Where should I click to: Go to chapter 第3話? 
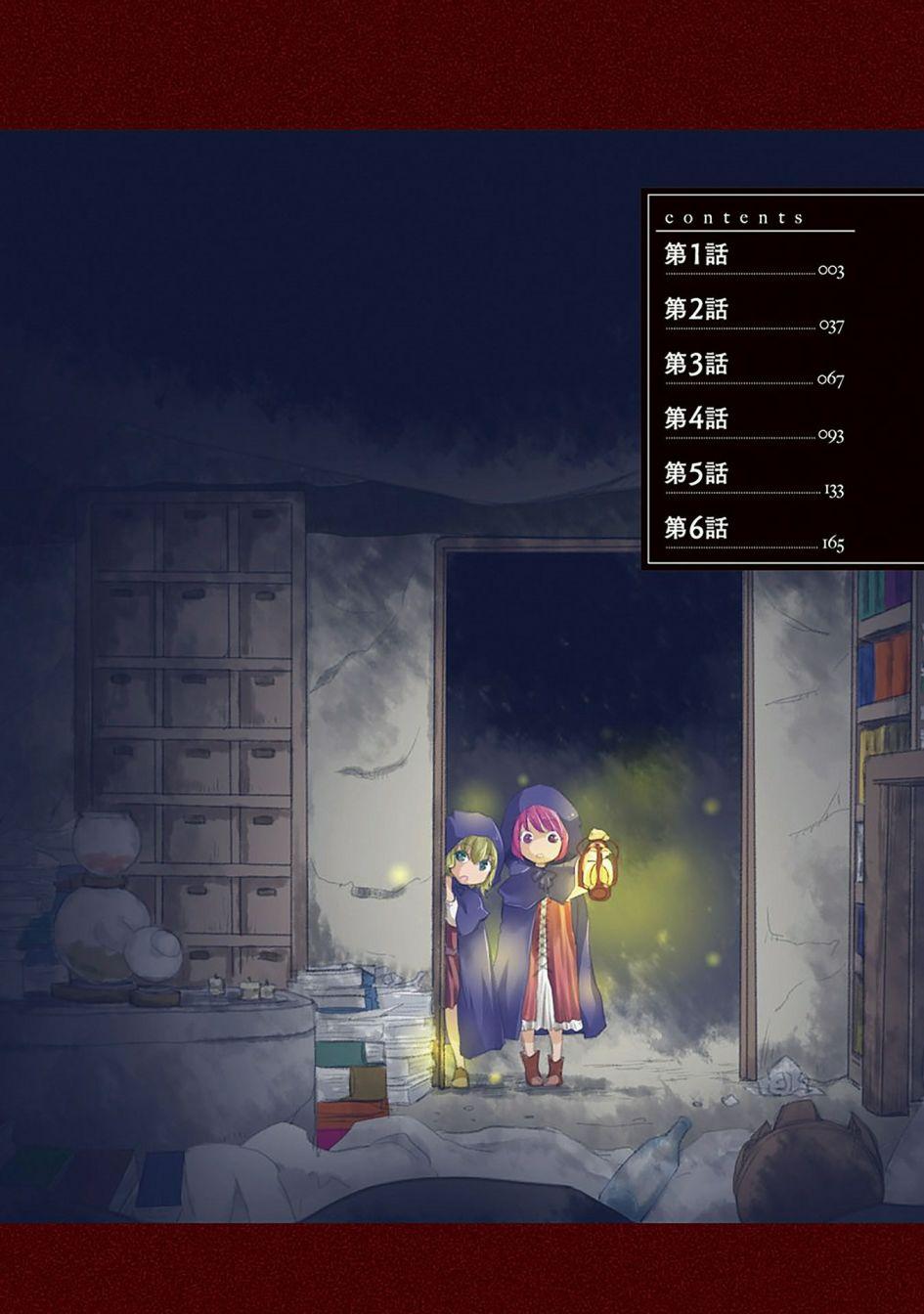[696, 365]
